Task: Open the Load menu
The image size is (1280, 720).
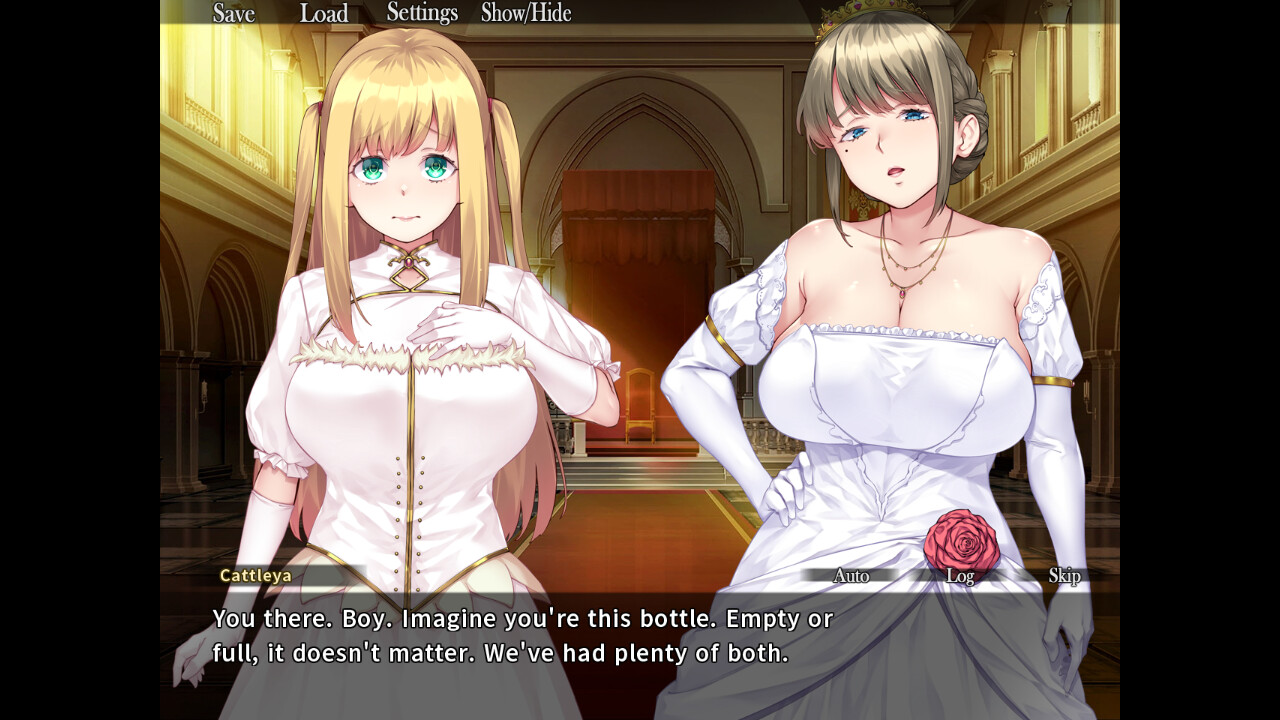Action: [x=324, y=14]
